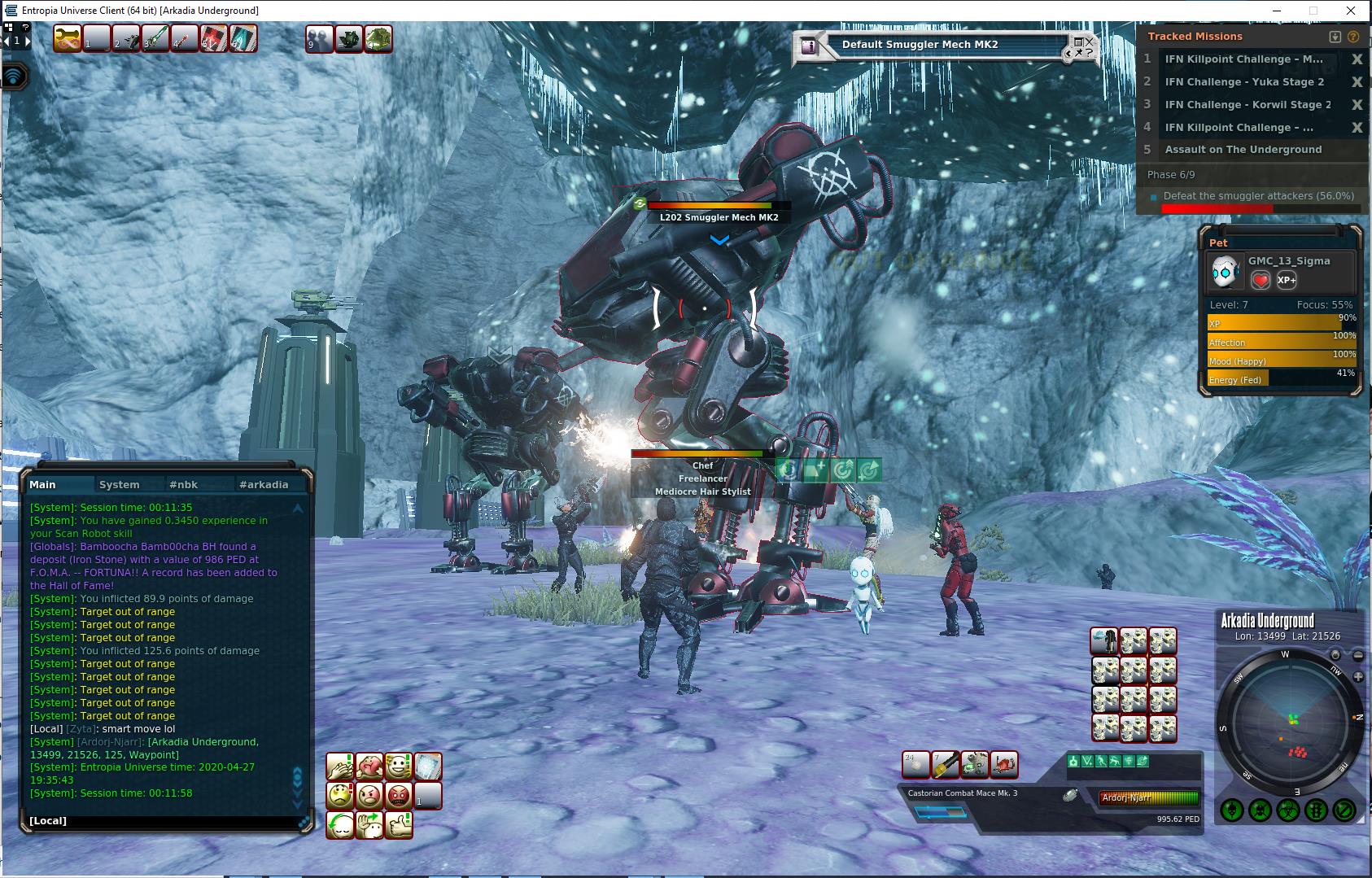Open the #arkadia chat tab
The height and width of the screenshot is (878, 1372).
click(x=264, y=484)
